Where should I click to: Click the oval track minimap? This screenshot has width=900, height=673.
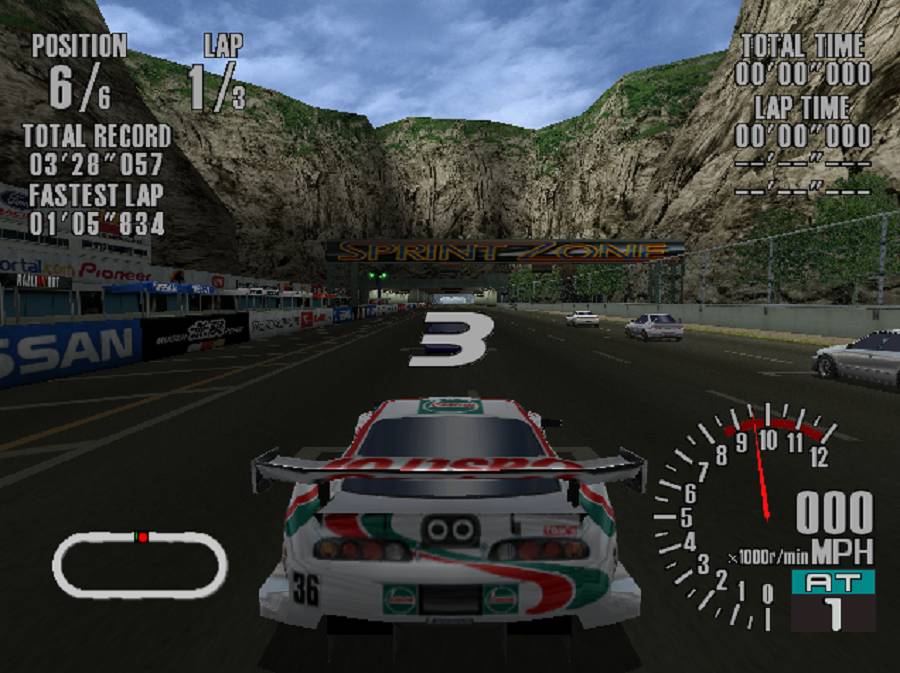click(x=140, y=564)
